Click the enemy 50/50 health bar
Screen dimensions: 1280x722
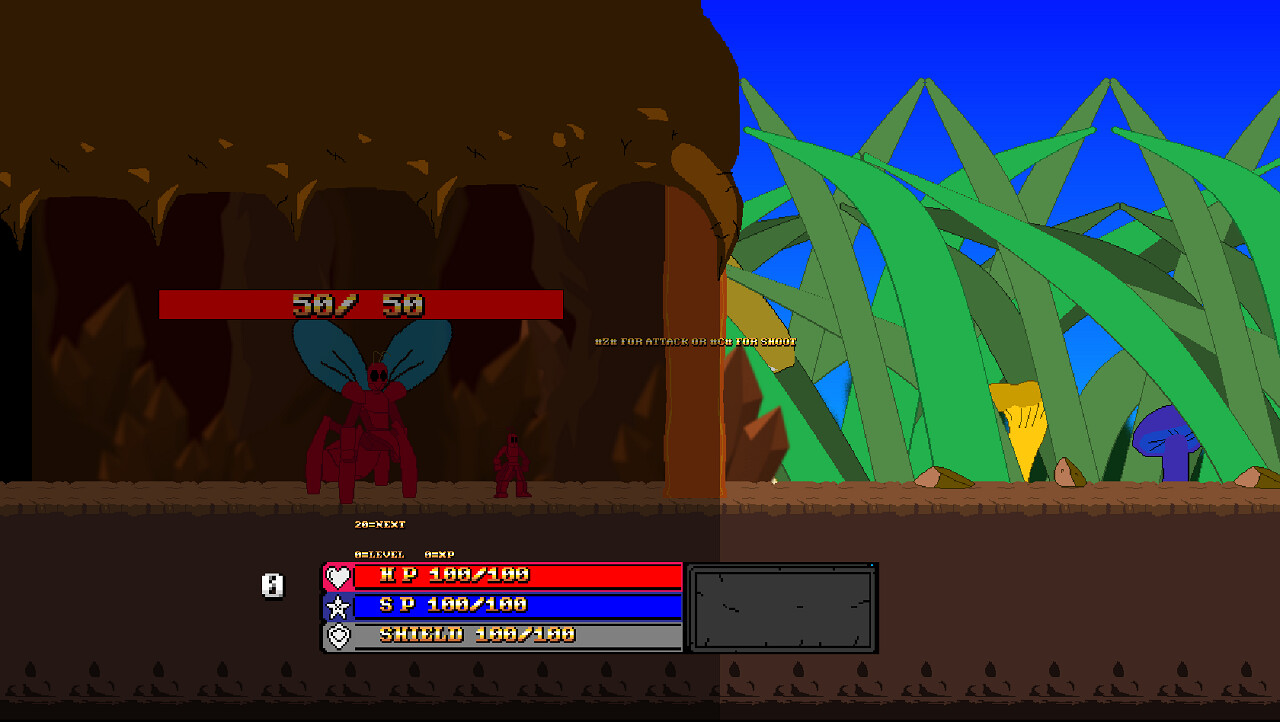tap(360, 304)
